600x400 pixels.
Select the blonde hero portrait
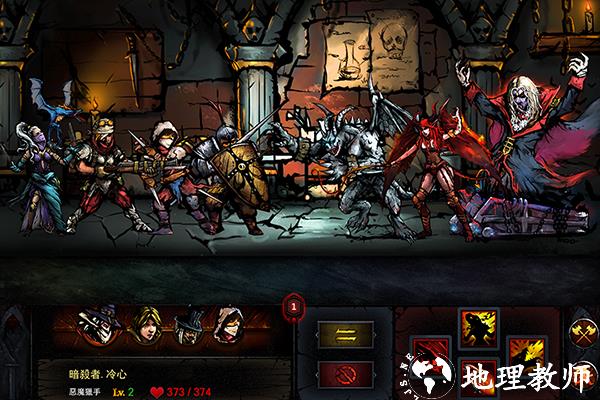(146, 325)
